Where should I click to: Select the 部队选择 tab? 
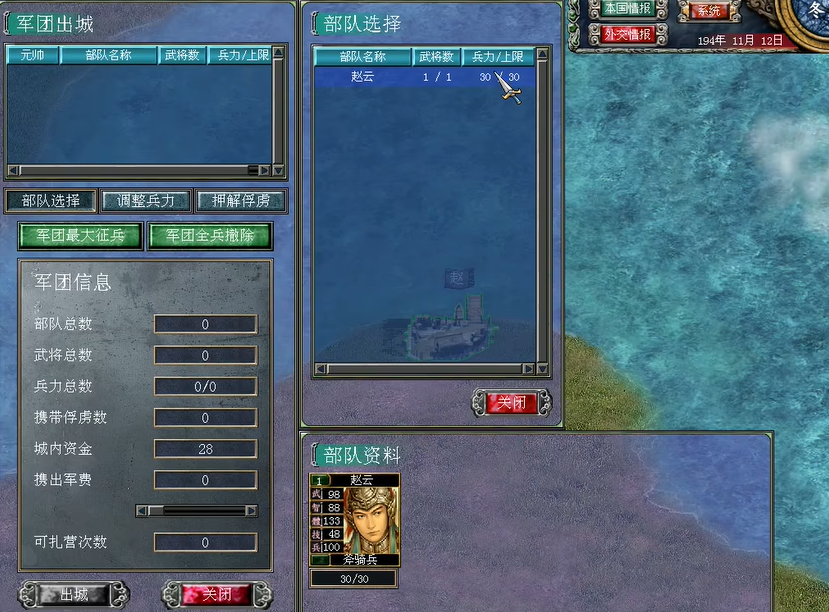pyautogui.click(x=52, y=201)
